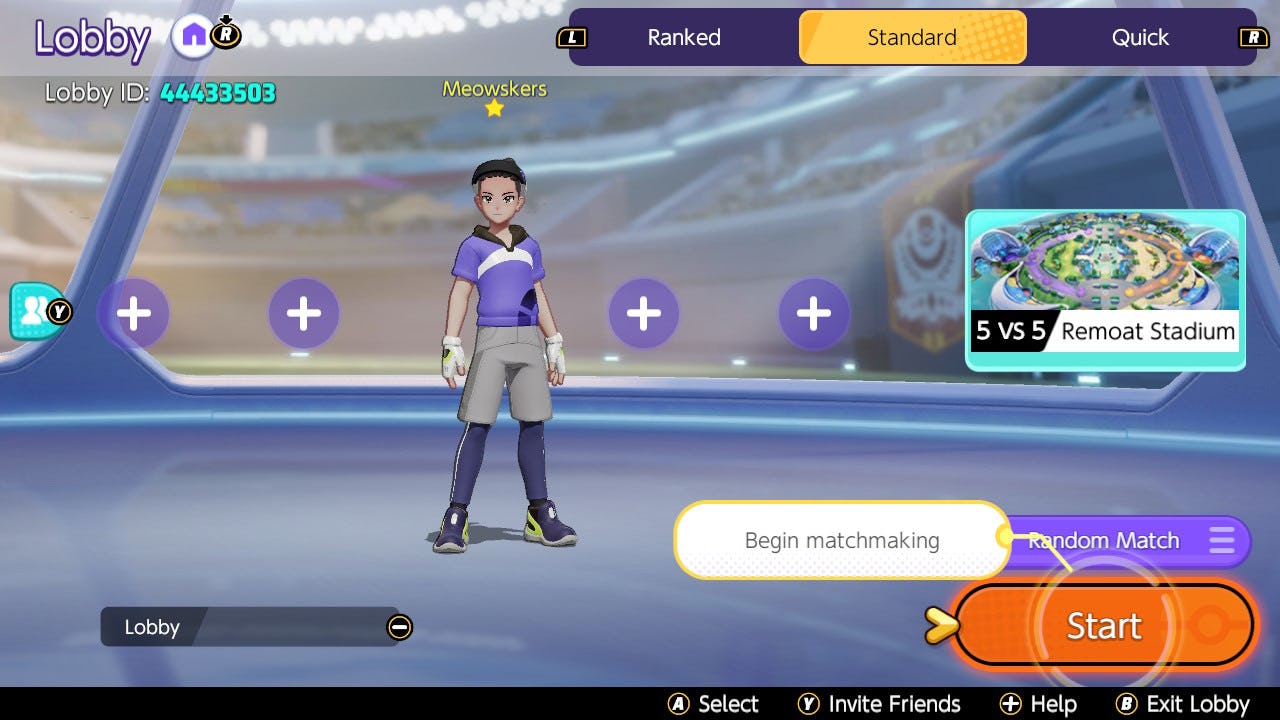Click the rightmost plus player slot
The width and height of the screenshot is (1280, 720).
click(x=814, y=313)
